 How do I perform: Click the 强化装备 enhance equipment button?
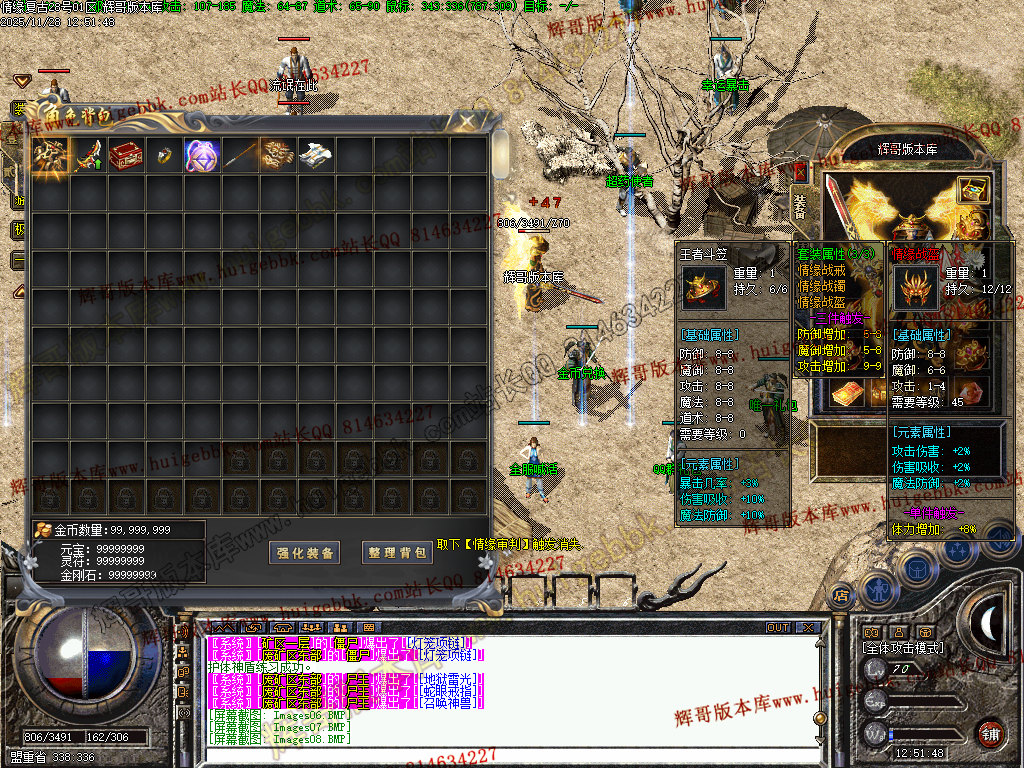point(306,553)
